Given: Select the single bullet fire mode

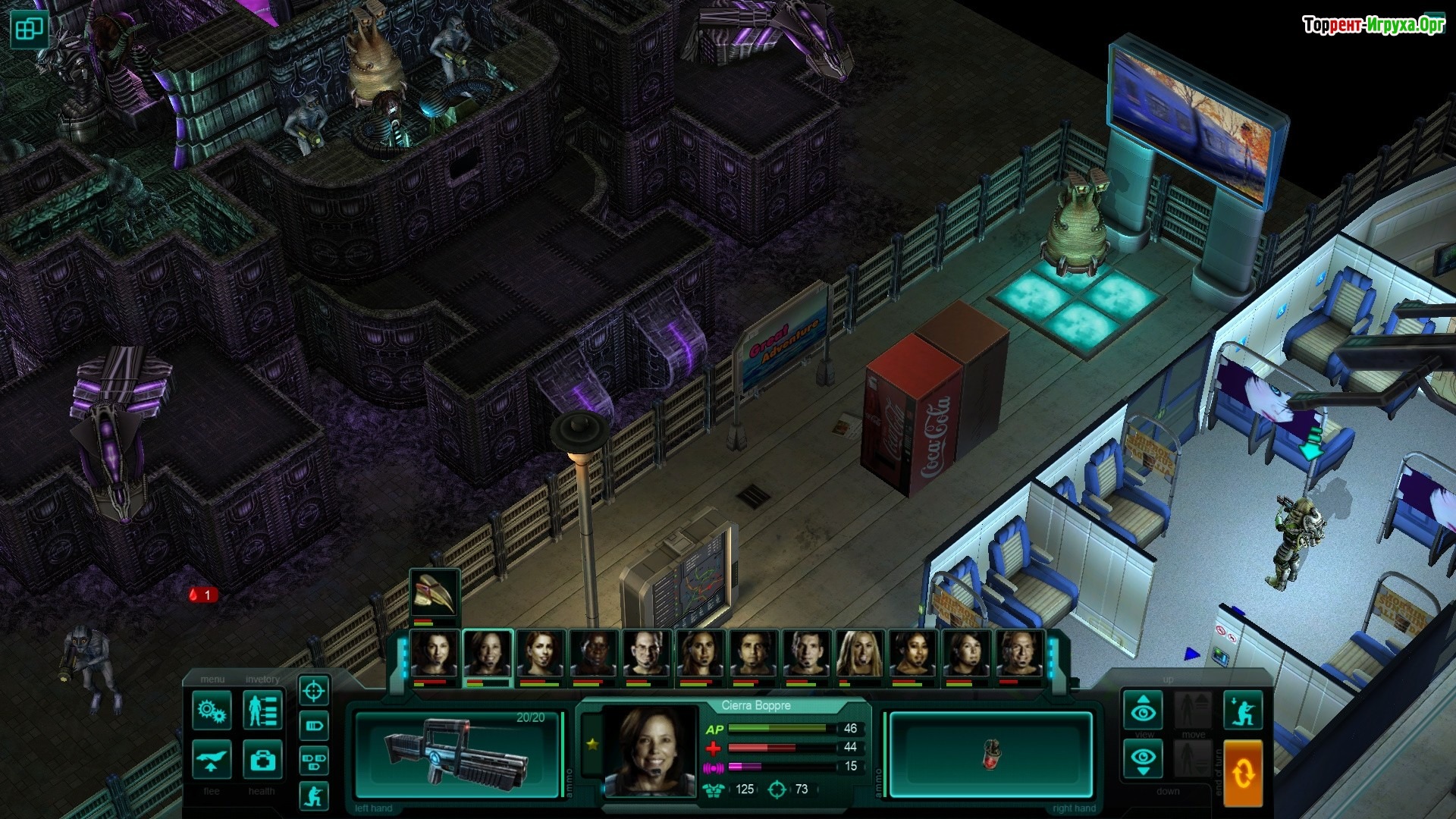Looking at the screenshot, I should [314, 726].
